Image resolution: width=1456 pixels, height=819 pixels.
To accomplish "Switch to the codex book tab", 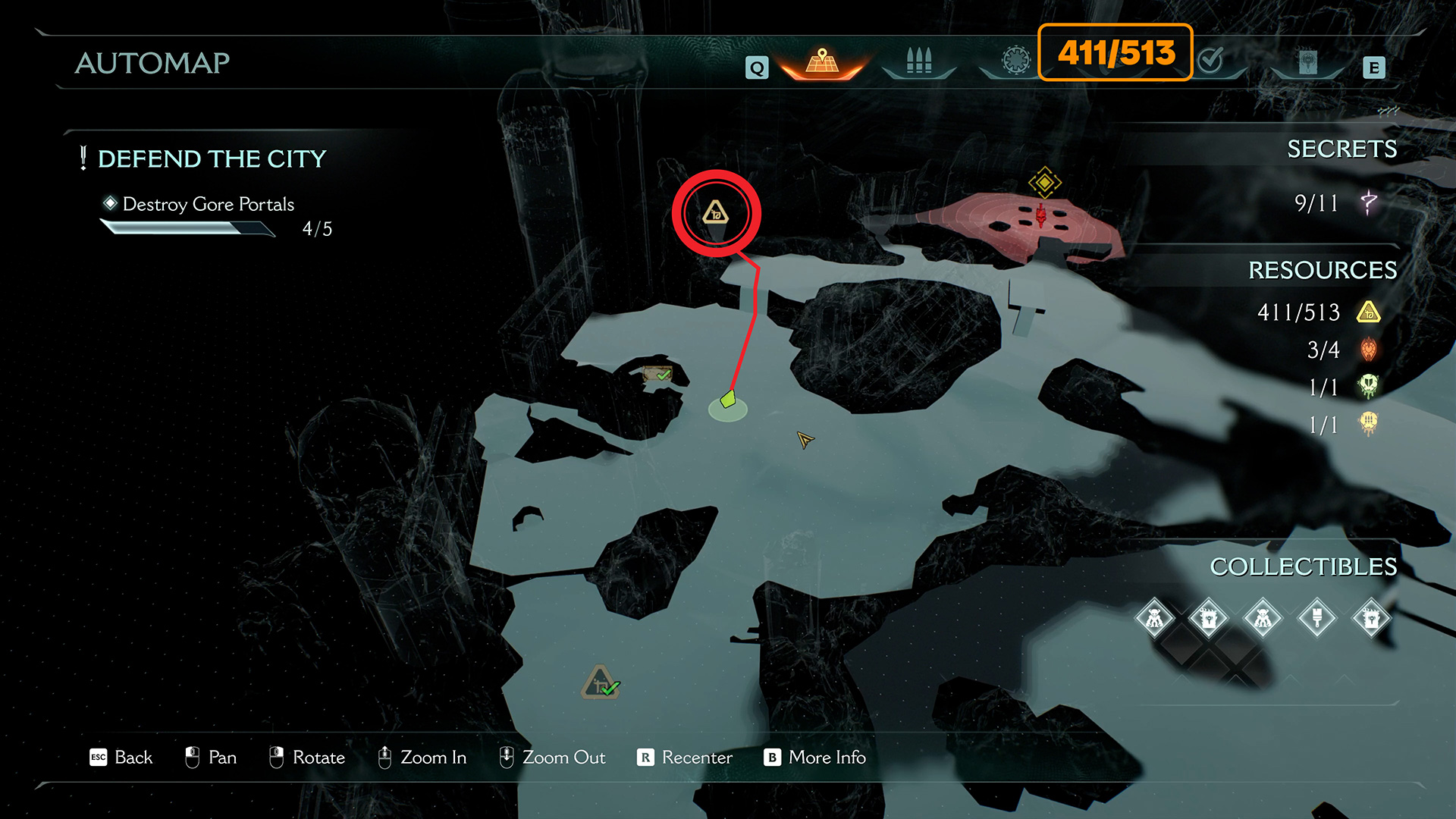I will pyautogui.click(x=1307, y=62).
